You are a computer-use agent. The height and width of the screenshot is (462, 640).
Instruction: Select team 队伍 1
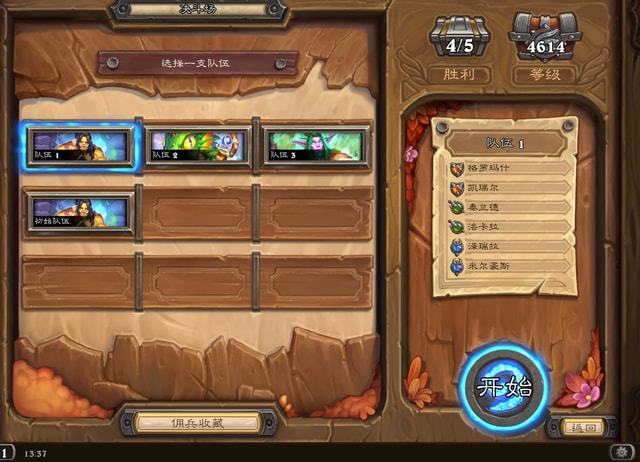[x=79, y=145]
